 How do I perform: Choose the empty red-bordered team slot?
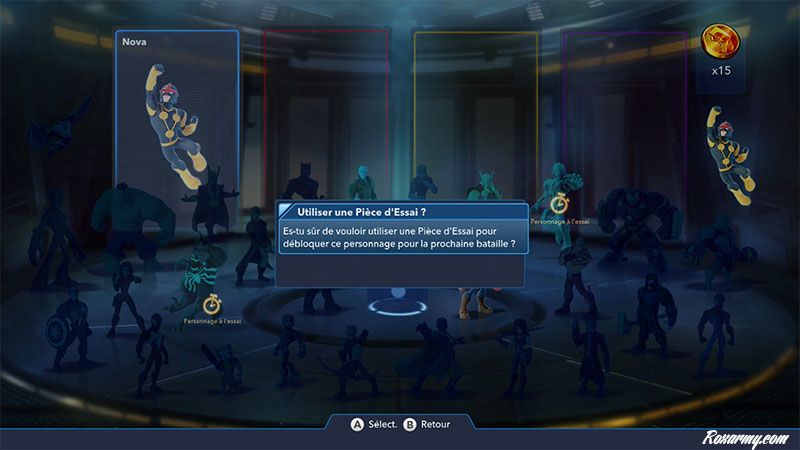pos(325,110)
